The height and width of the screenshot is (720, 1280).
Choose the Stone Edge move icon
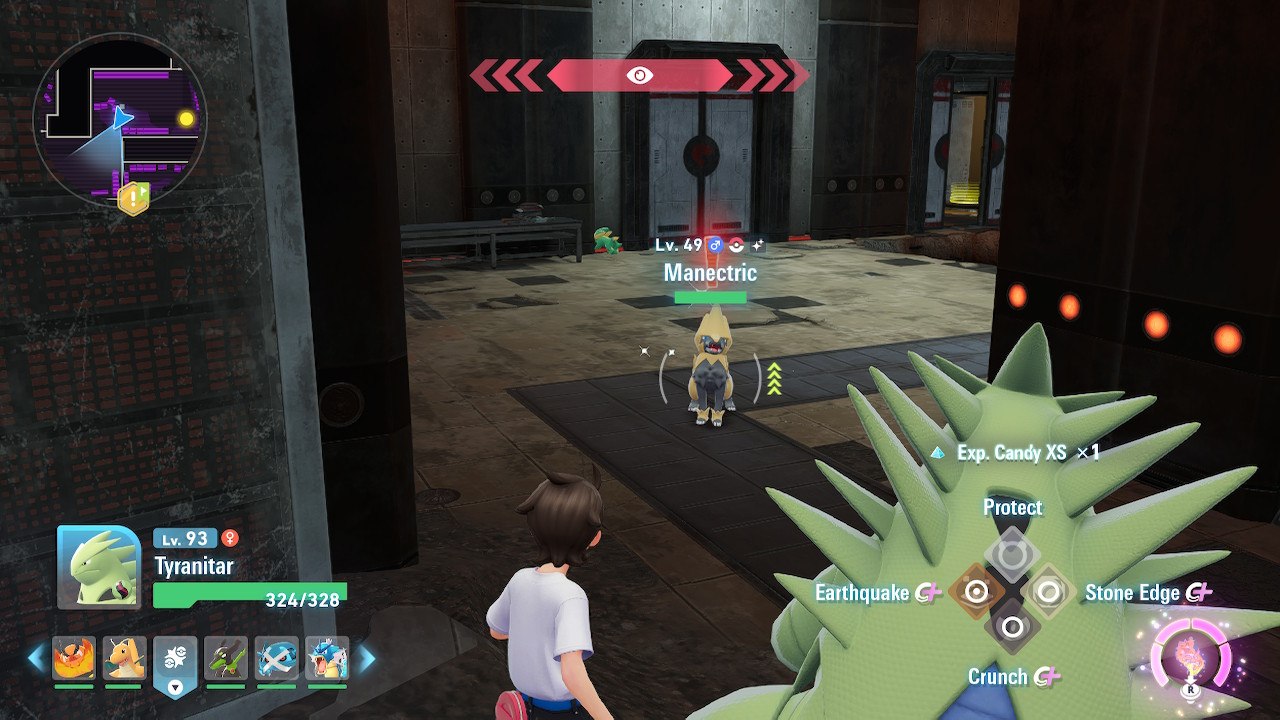[1048, 592]
